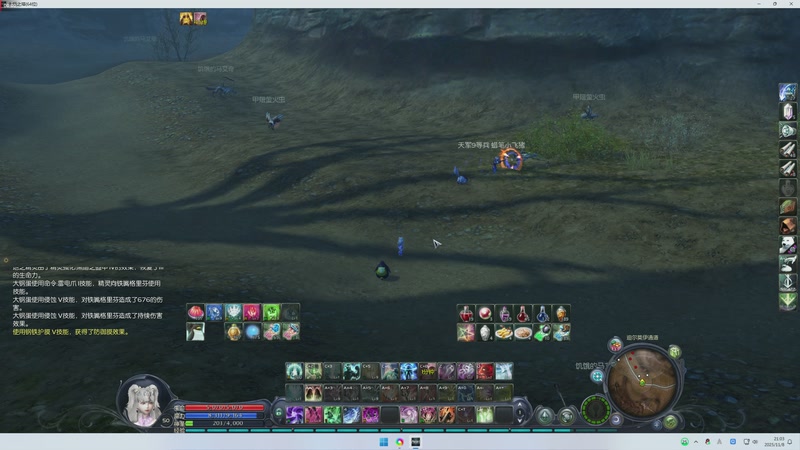Click the first yellow buff icon at the top
The image size is (800, 450).
[x=186, y=19]
